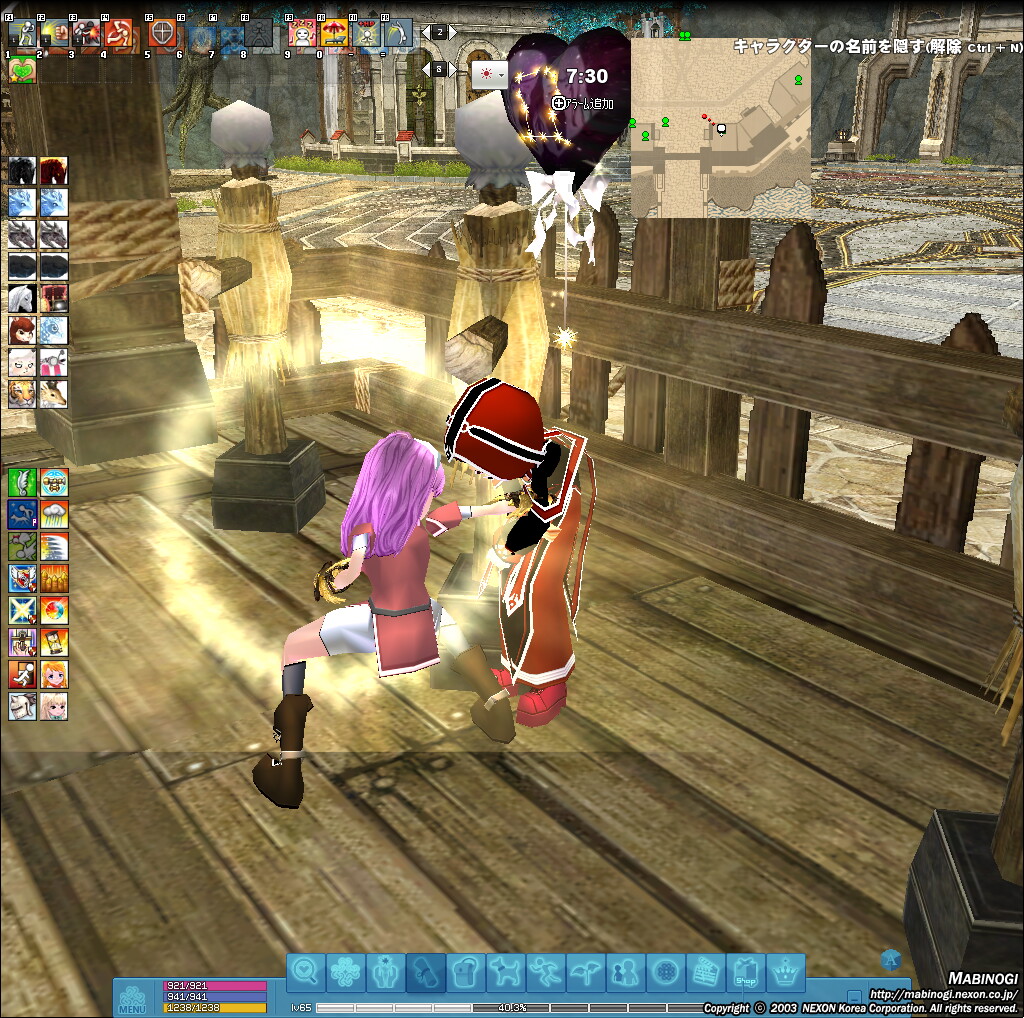Use the beach umbrella hotbar skill

334,34
